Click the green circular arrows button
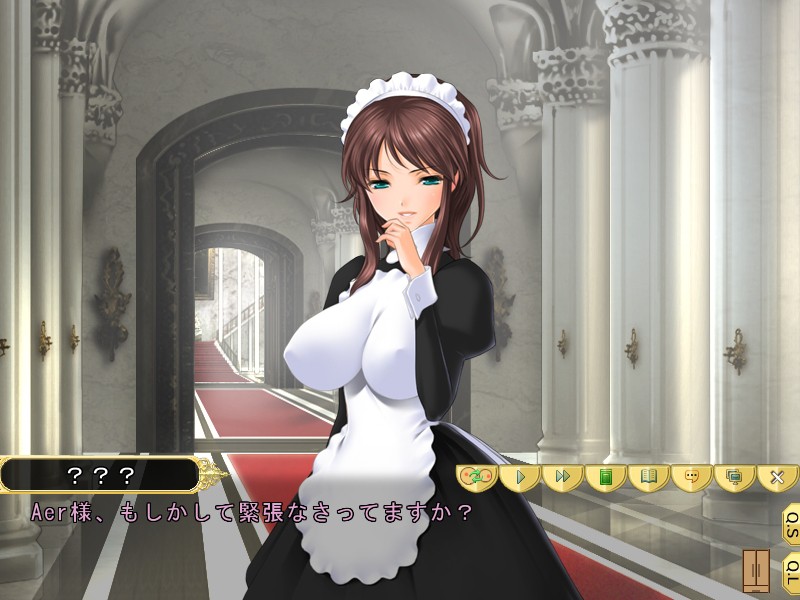The height and width of the screenshot is (600, 800). pyautogui.click(x=477, y=477)
